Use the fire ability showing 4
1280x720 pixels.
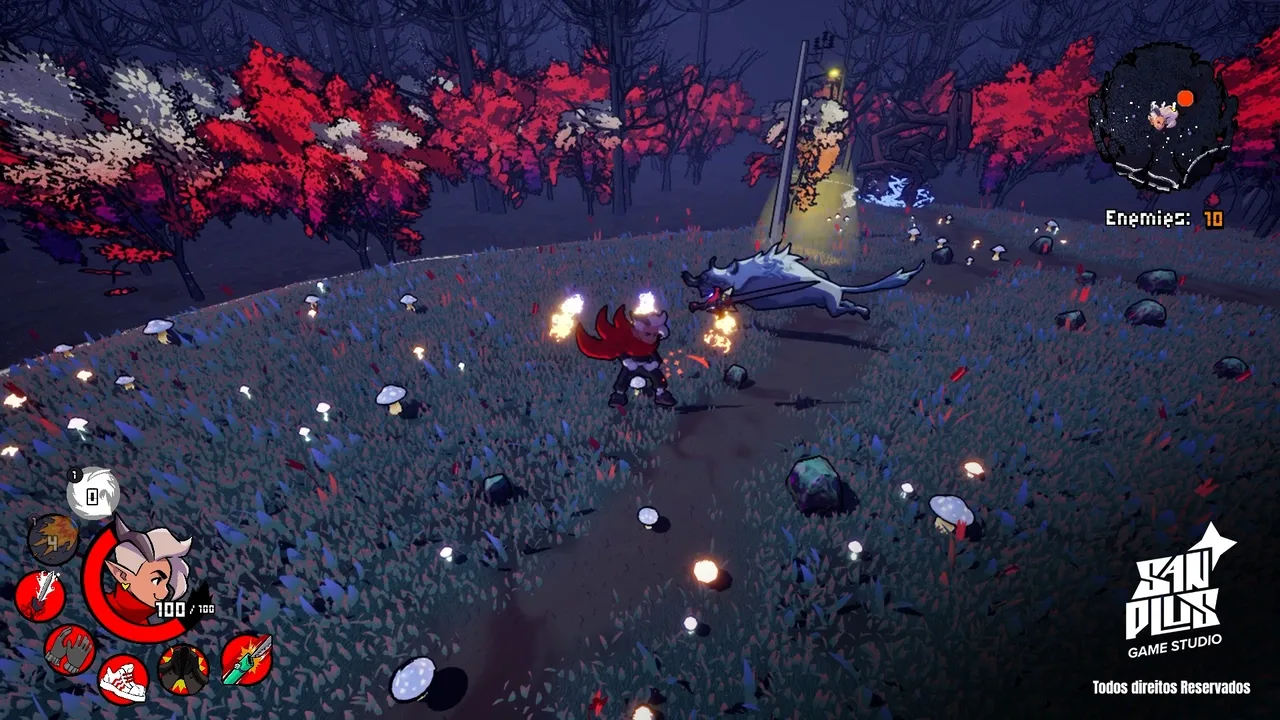(x=53, y=540)
